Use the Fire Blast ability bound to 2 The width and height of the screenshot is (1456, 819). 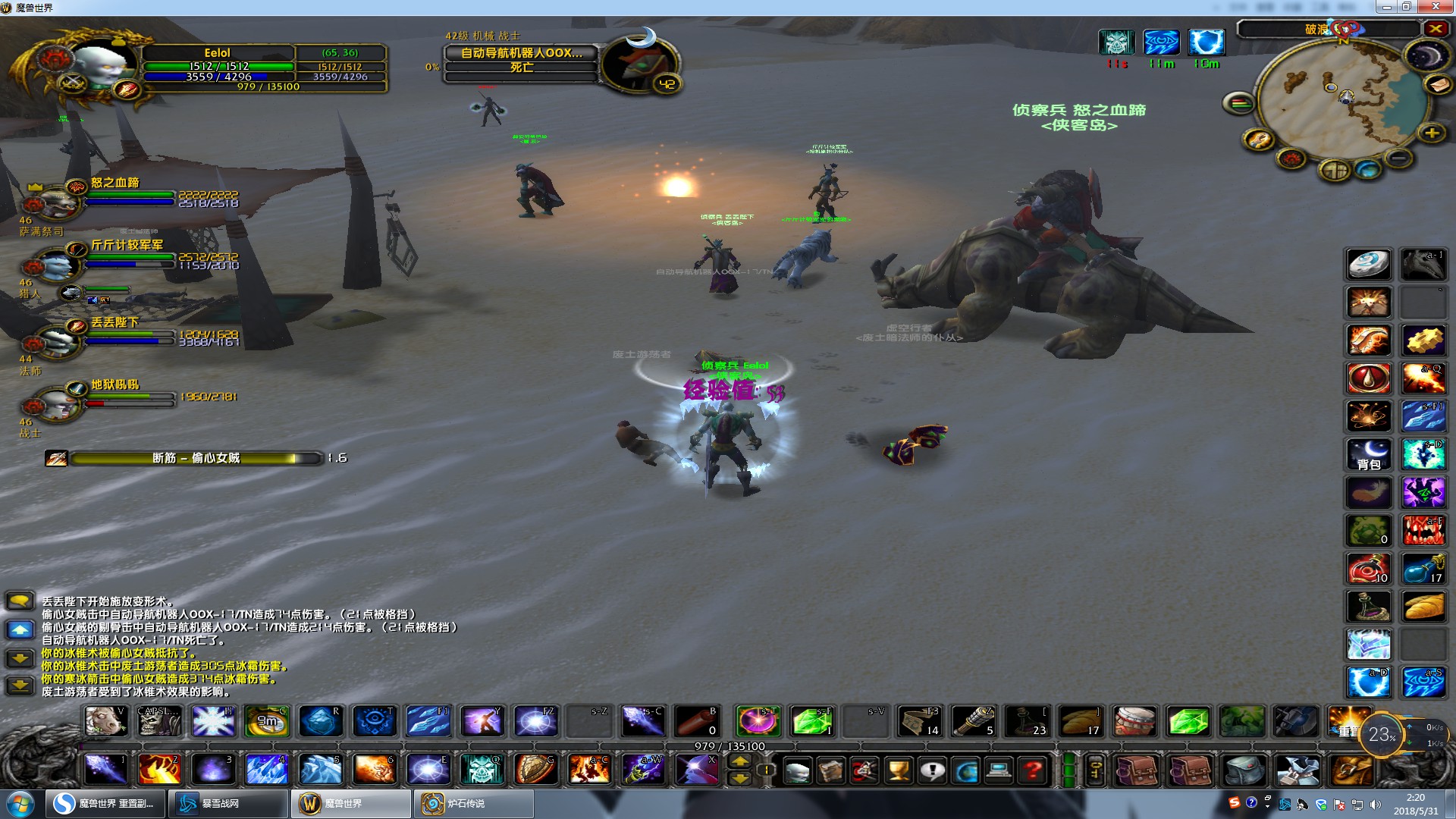(x=159, y=770)
